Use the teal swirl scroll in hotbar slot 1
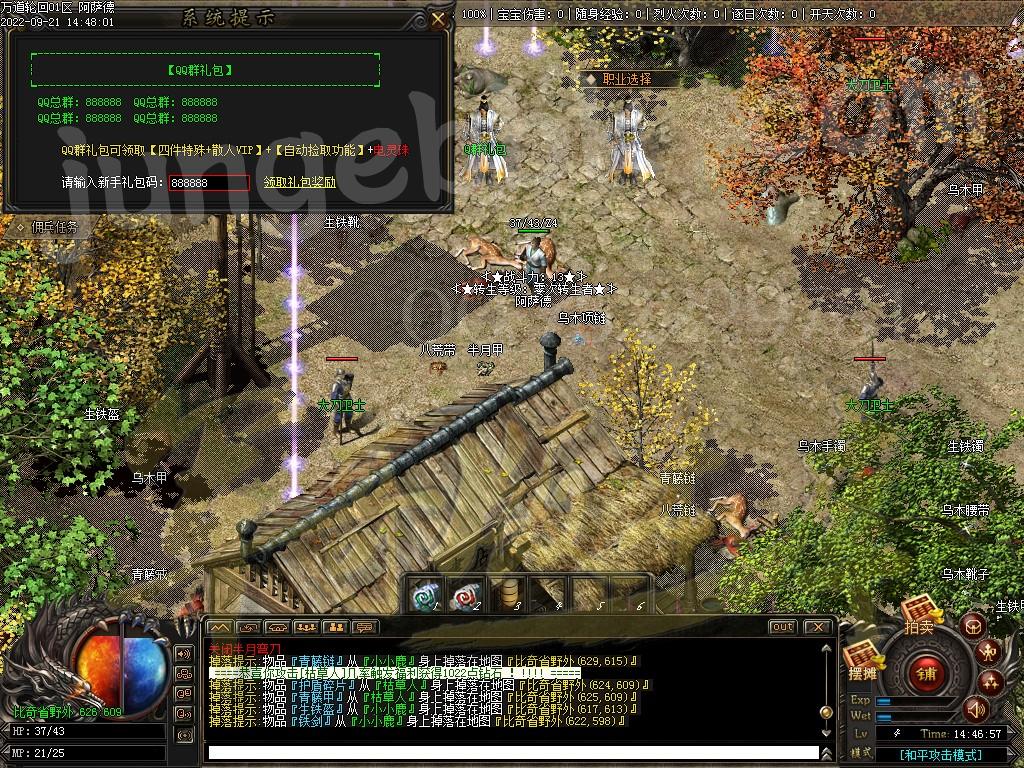Screen dimensions: 1024x768 (x=425, y=596)
